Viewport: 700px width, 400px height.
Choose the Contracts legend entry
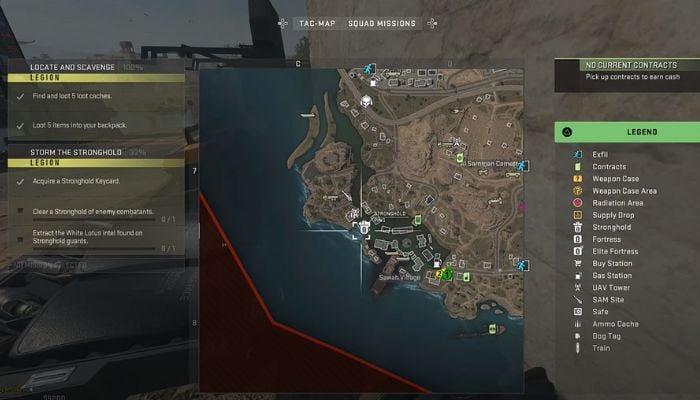pos(609,167)
